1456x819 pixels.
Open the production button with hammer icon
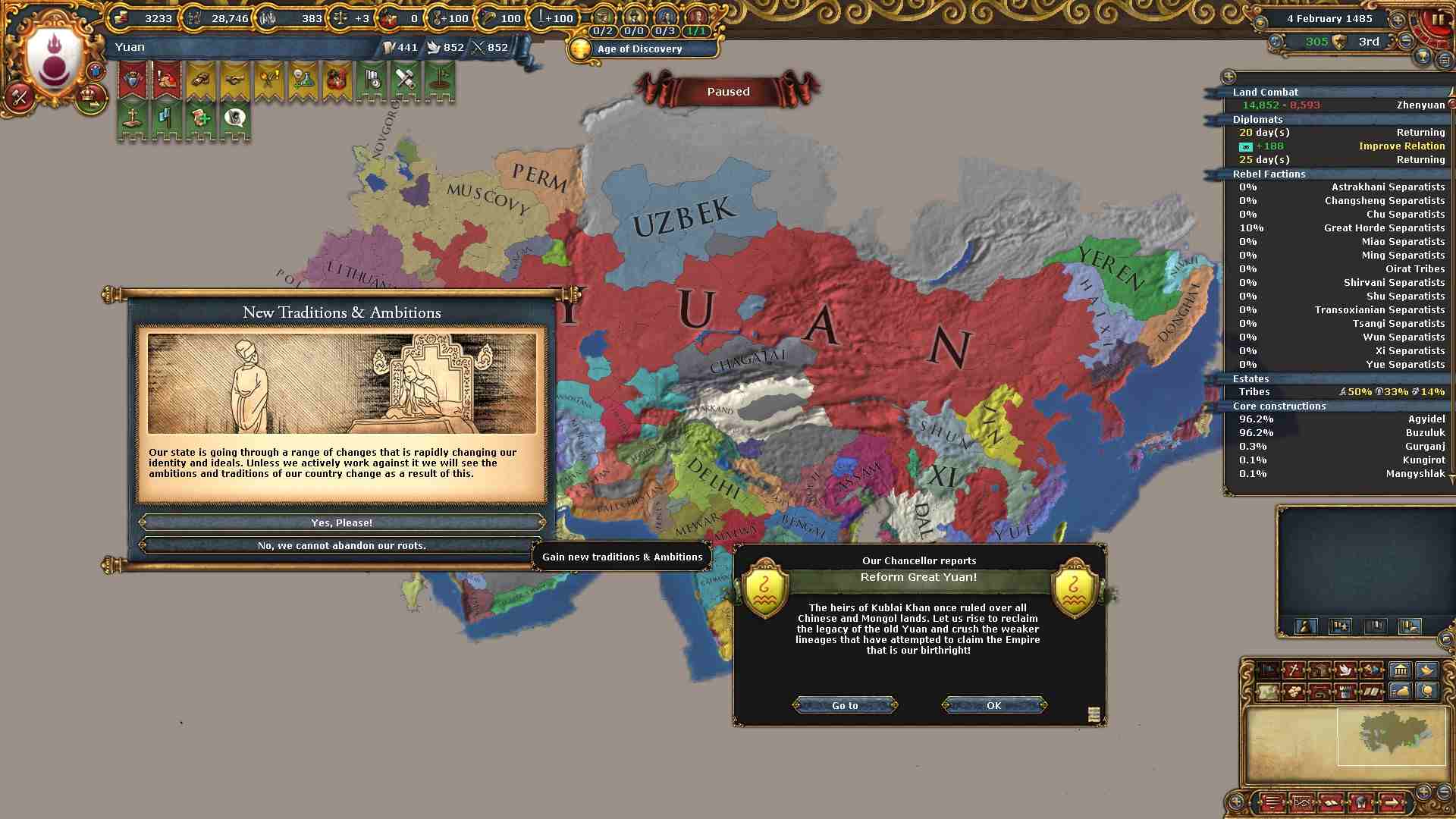click(x=20, y=97)
